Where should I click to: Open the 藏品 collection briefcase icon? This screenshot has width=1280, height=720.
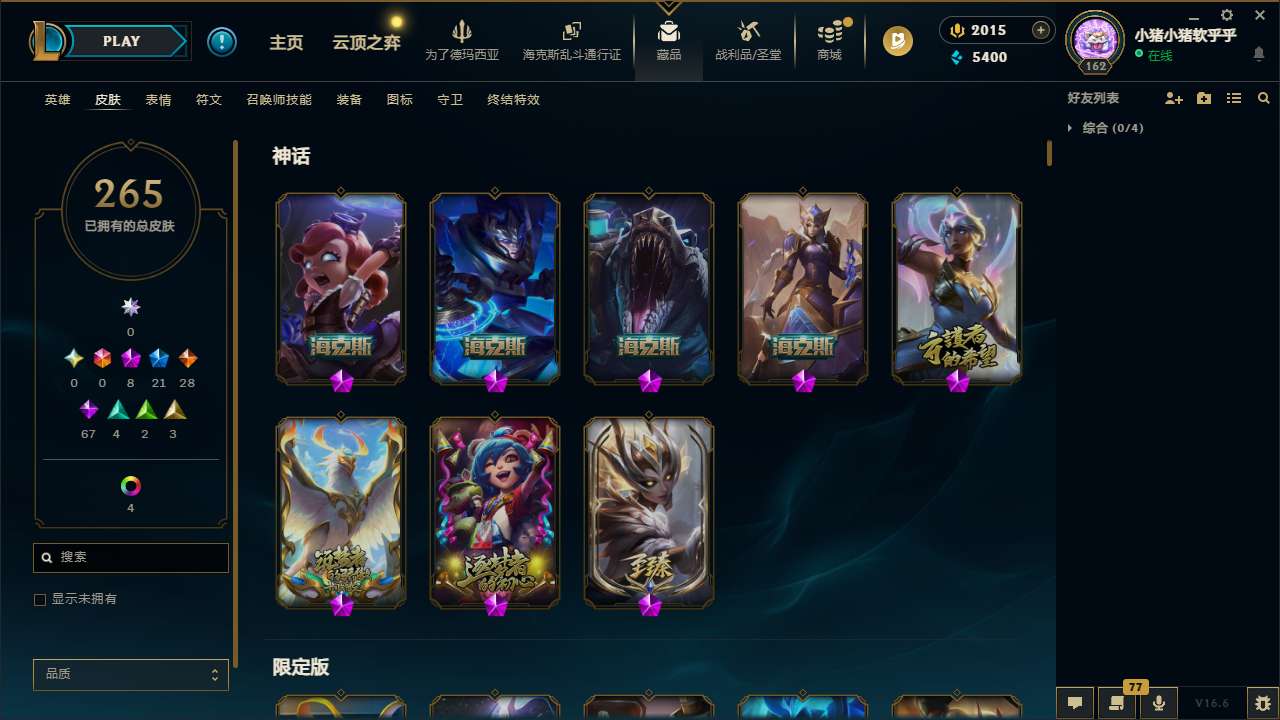668,38
